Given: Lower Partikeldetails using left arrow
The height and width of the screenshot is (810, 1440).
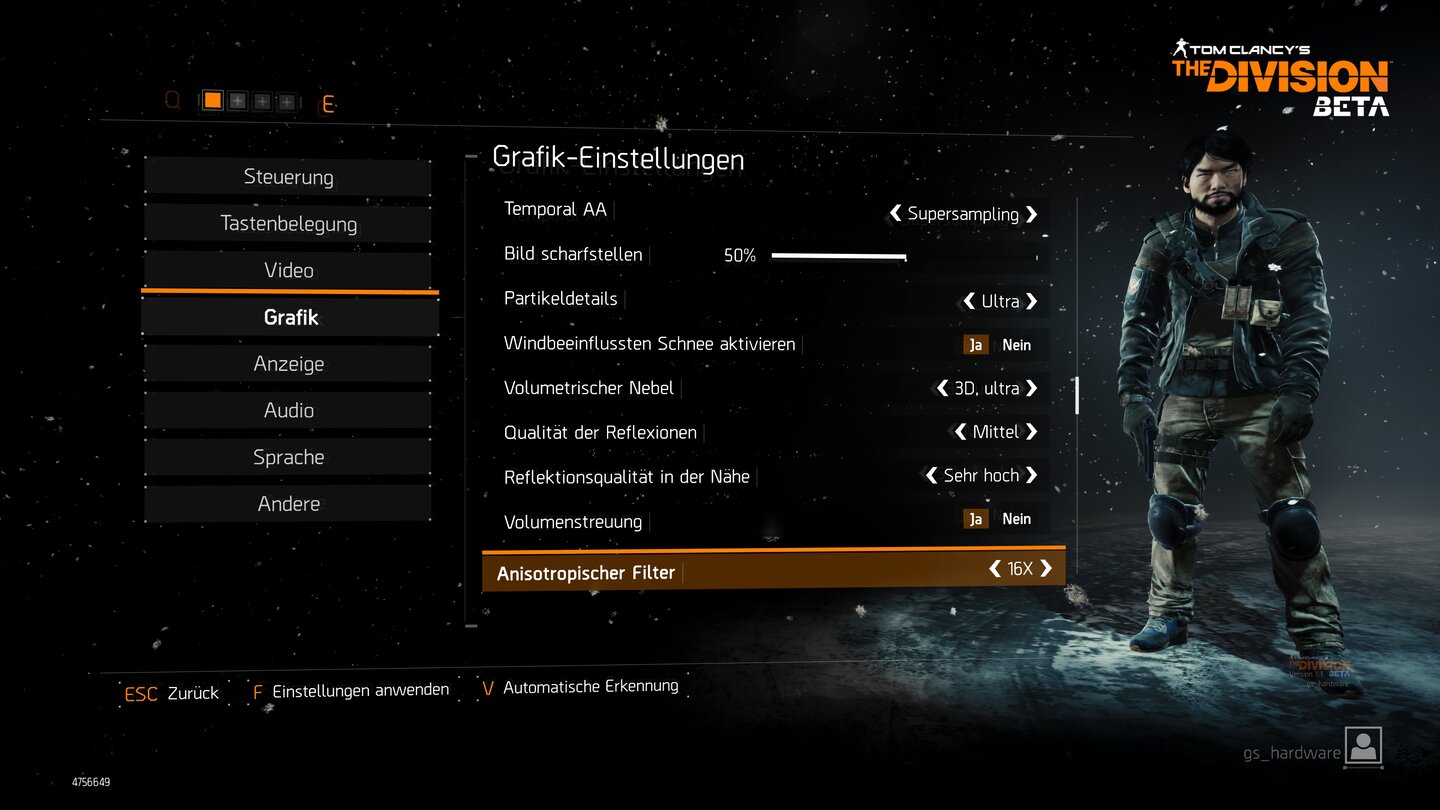Looking at the screenshot, I should pyautogui.click(x=967, y=301).
